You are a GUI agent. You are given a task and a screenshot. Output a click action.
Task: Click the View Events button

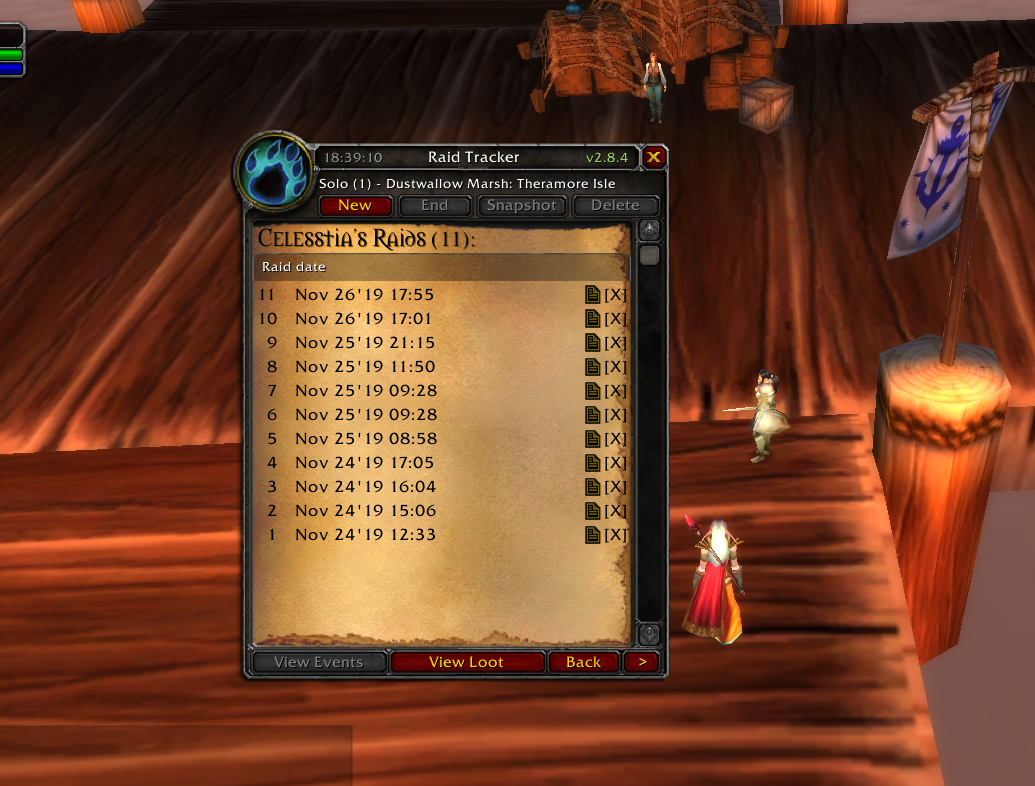point(318,662)
